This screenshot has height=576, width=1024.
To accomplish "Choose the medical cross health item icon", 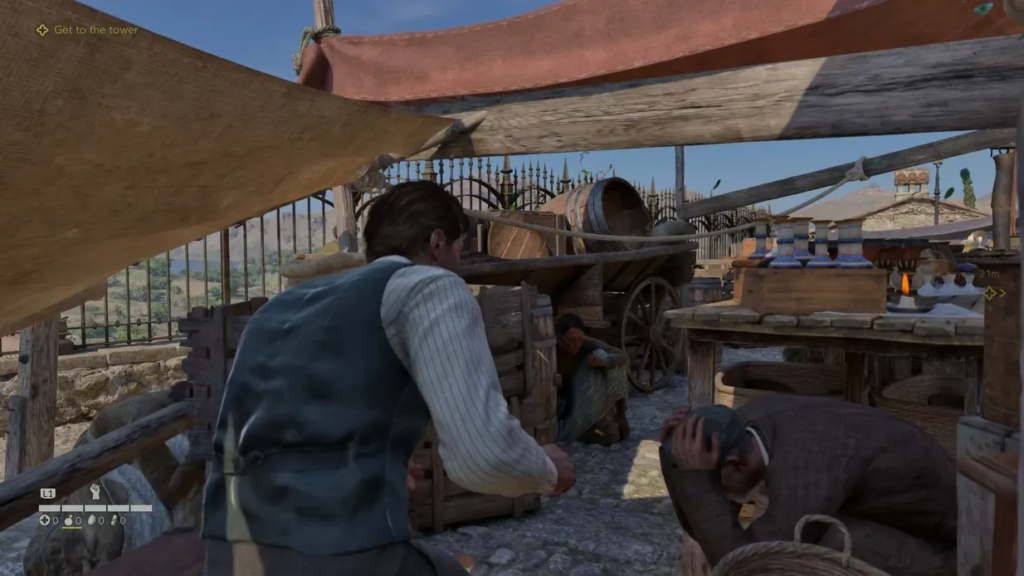I will pos(45,520).
